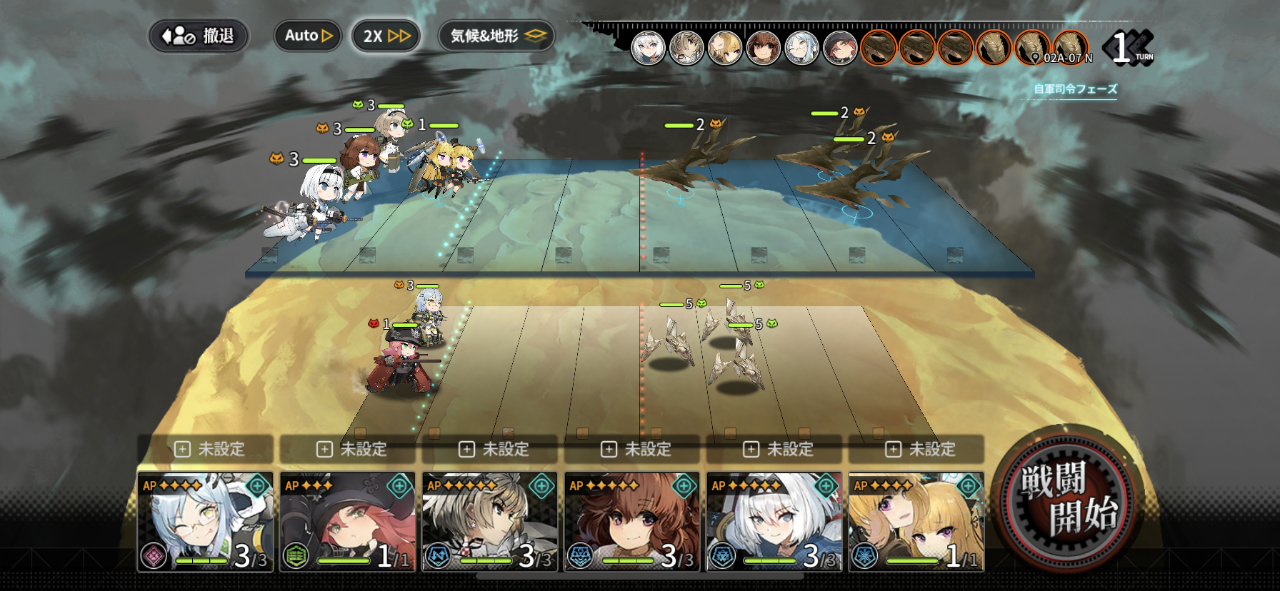Tap the 撤退 retreat button

(199, 36)
